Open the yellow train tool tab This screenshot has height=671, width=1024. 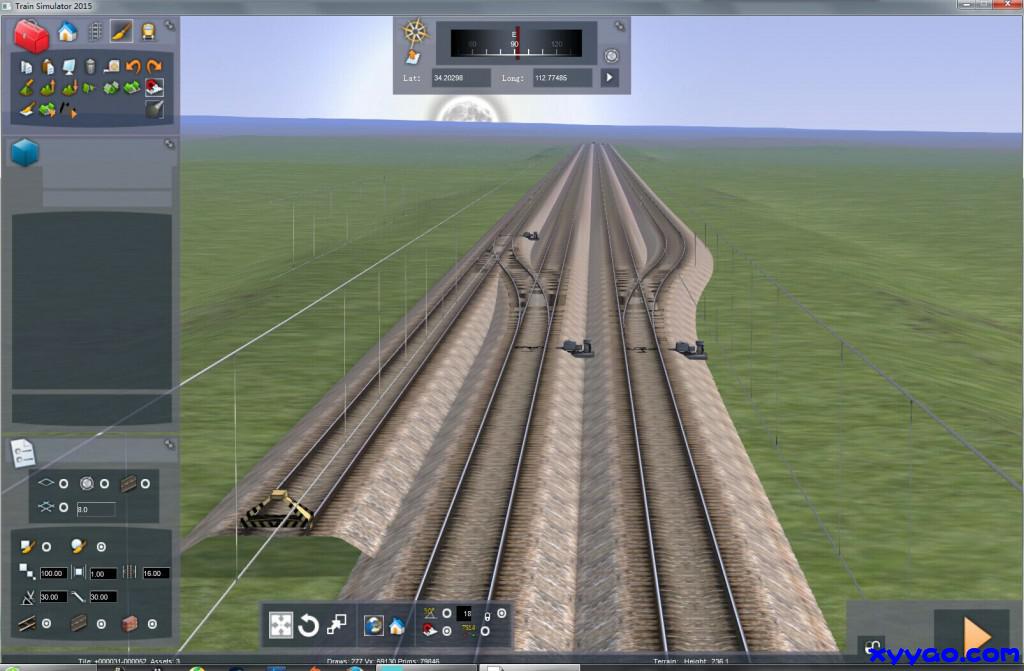point(148,32)
